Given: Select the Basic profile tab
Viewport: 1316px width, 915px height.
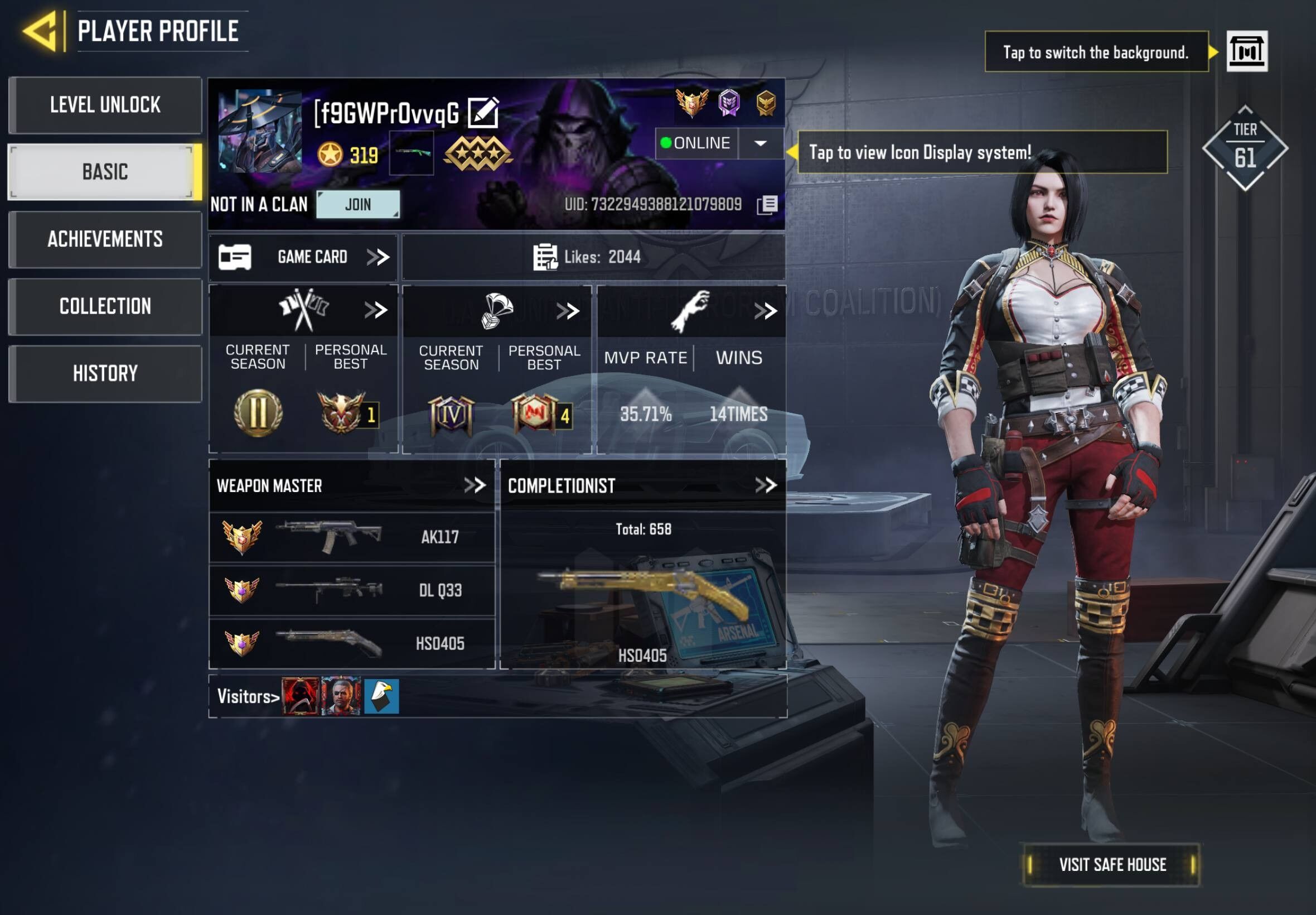Looking at the screenshot, I should [105, 172].
